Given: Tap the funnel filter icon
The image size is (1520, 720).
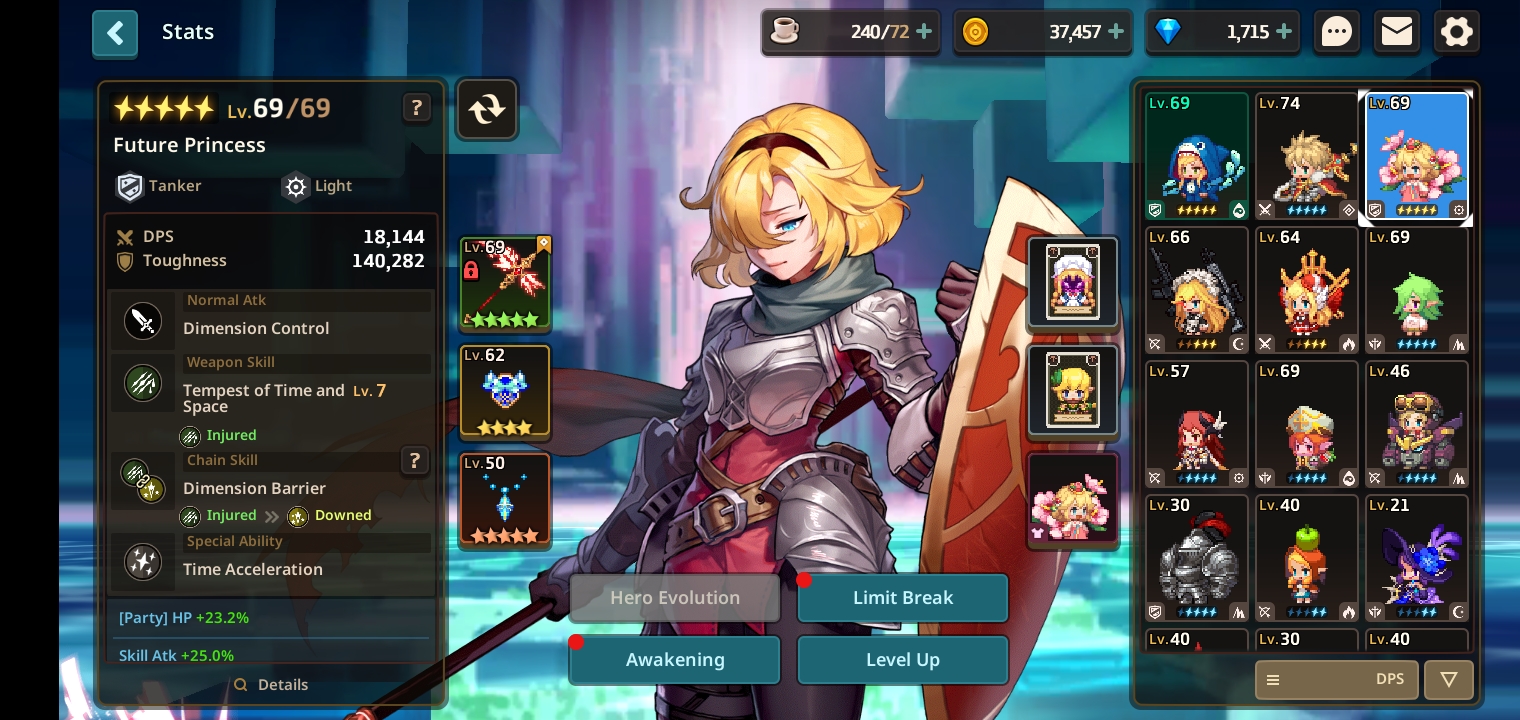Looking at the screenshot, I should coord(1448,679).
